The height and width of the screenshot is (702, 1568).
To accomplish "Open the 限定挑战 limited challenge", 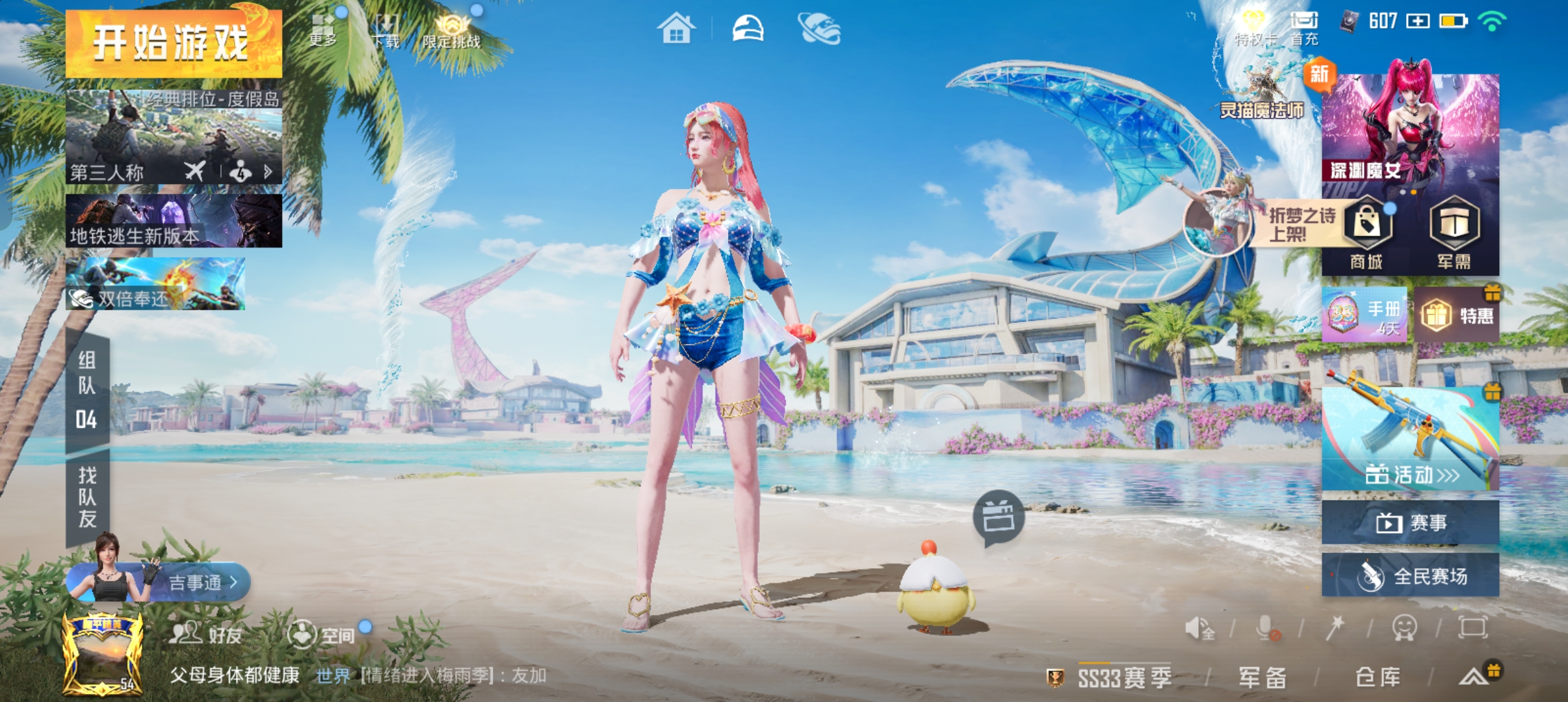I will (x=452, y=31).
